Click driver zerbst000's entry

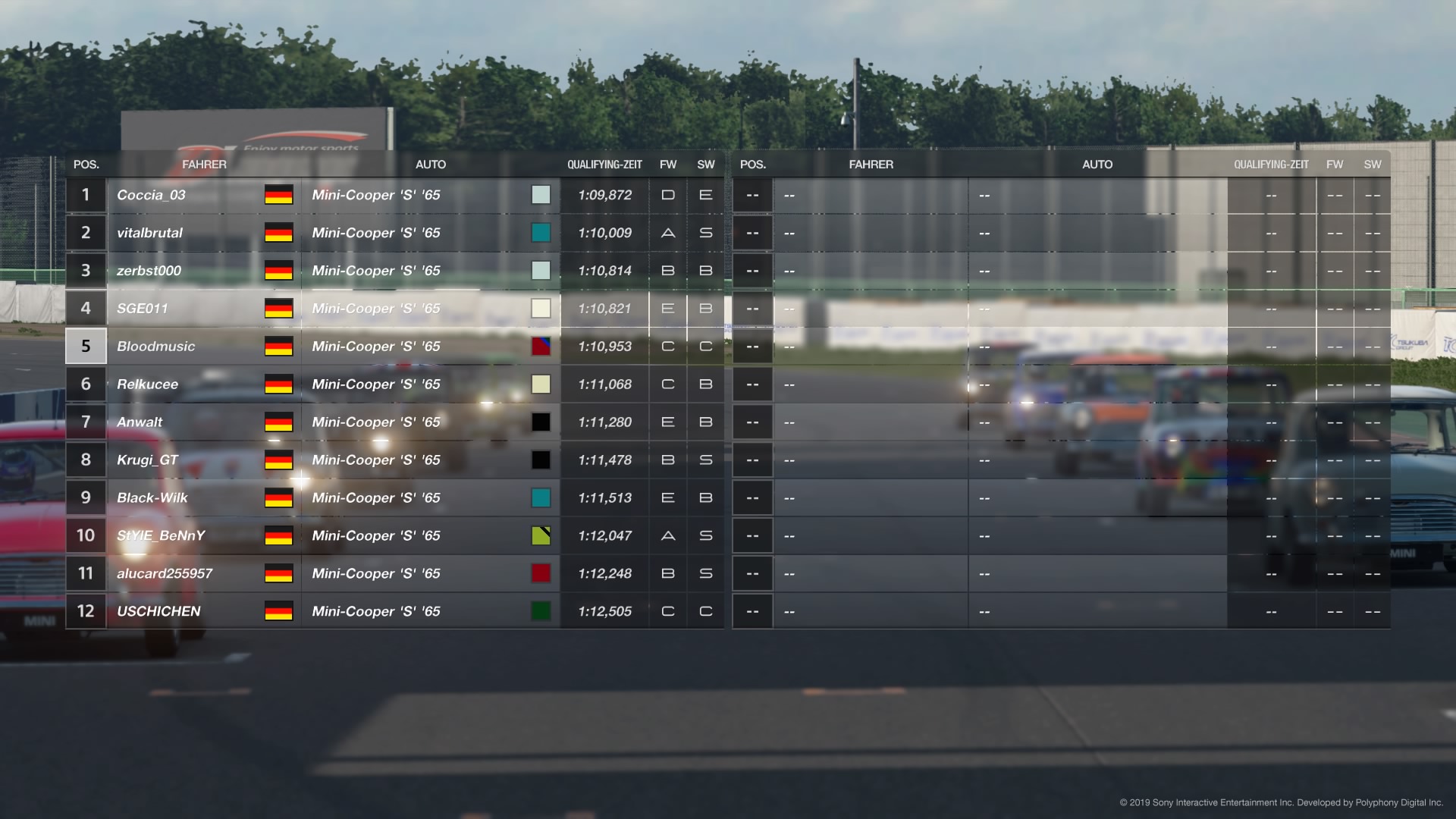[x=149, y=271]
